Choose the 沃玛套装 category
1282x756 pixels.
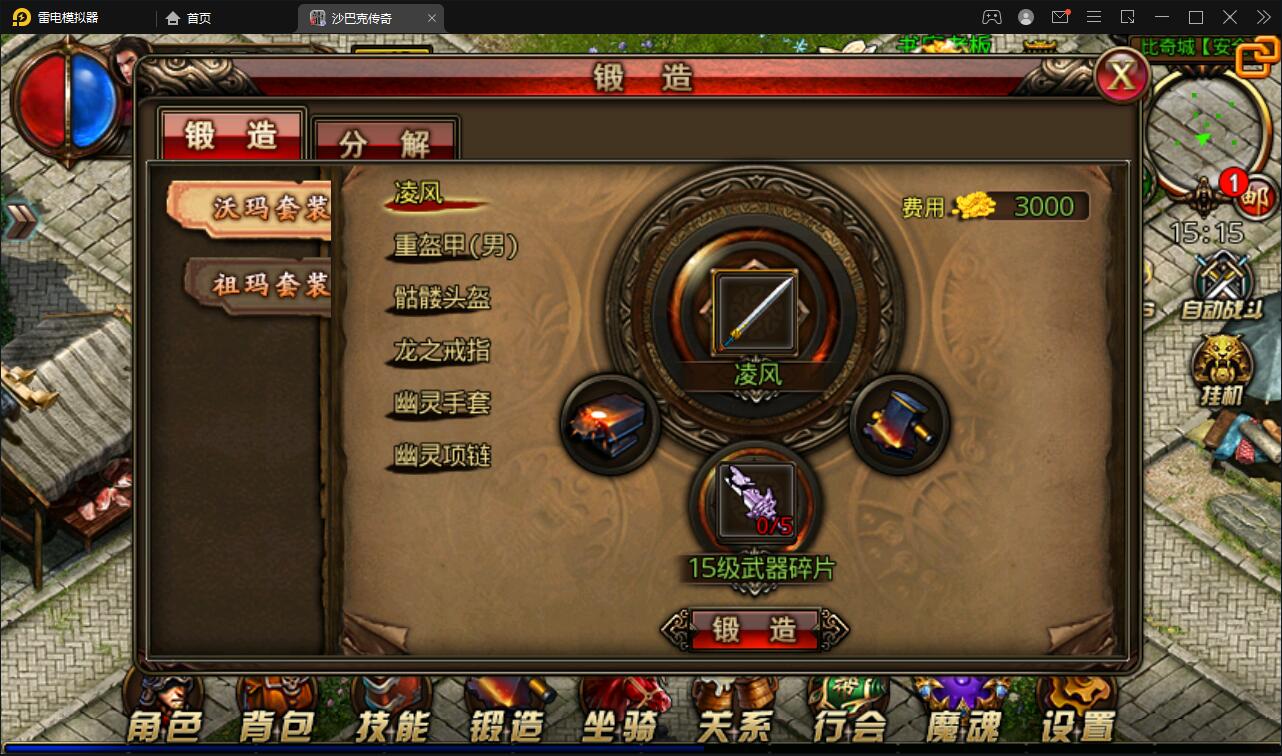click(258, 206)
